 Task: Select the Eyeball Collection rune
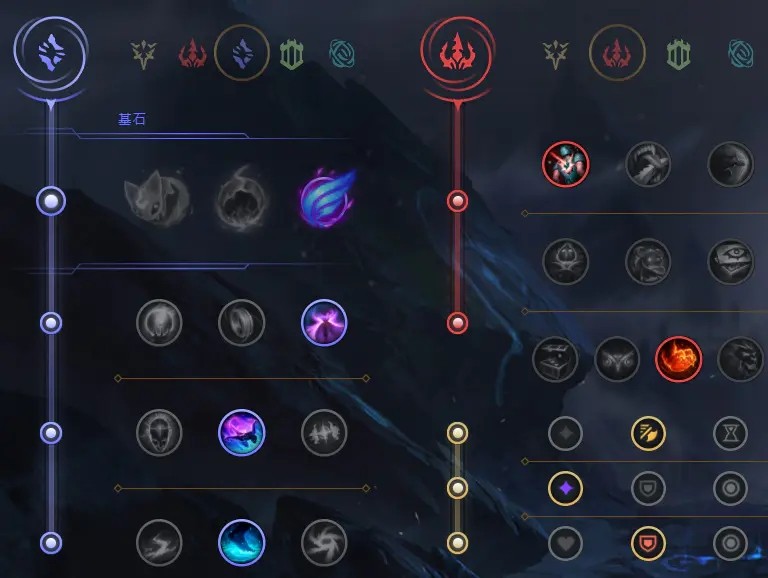point(730,262)
